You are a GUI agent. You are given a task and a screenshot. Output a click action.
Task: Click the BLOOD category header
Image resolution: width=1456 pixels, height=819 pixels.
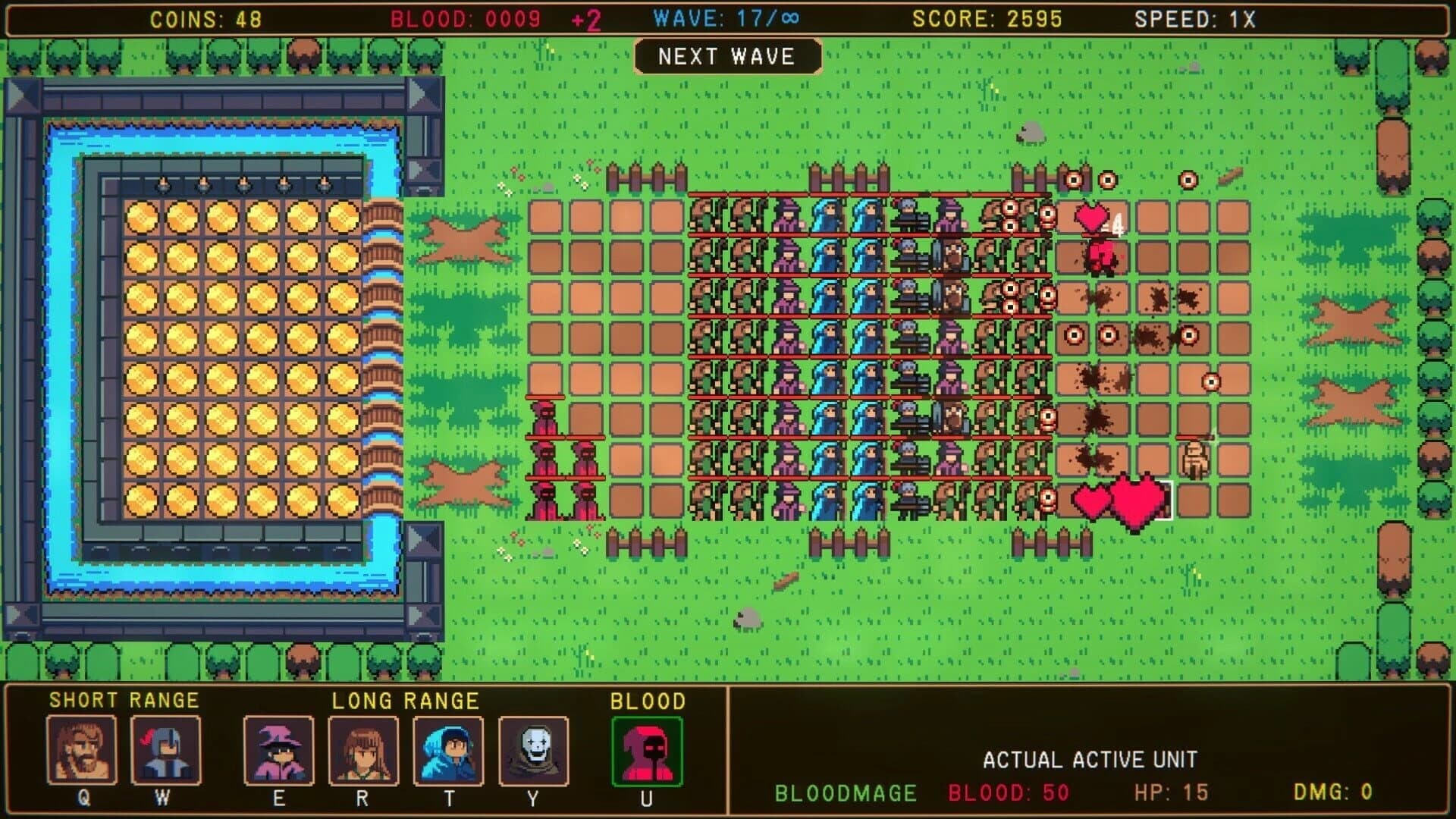click(645, 701)
